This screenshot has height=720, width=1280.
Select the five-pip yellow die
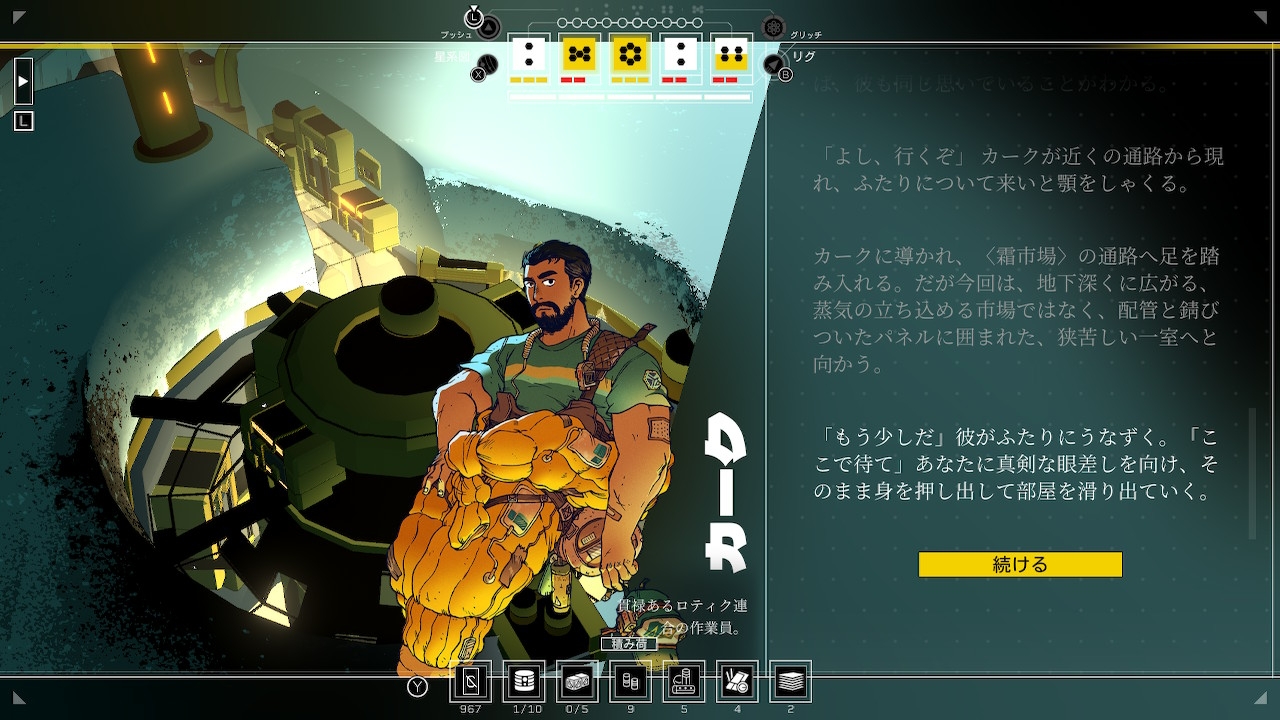579,54
